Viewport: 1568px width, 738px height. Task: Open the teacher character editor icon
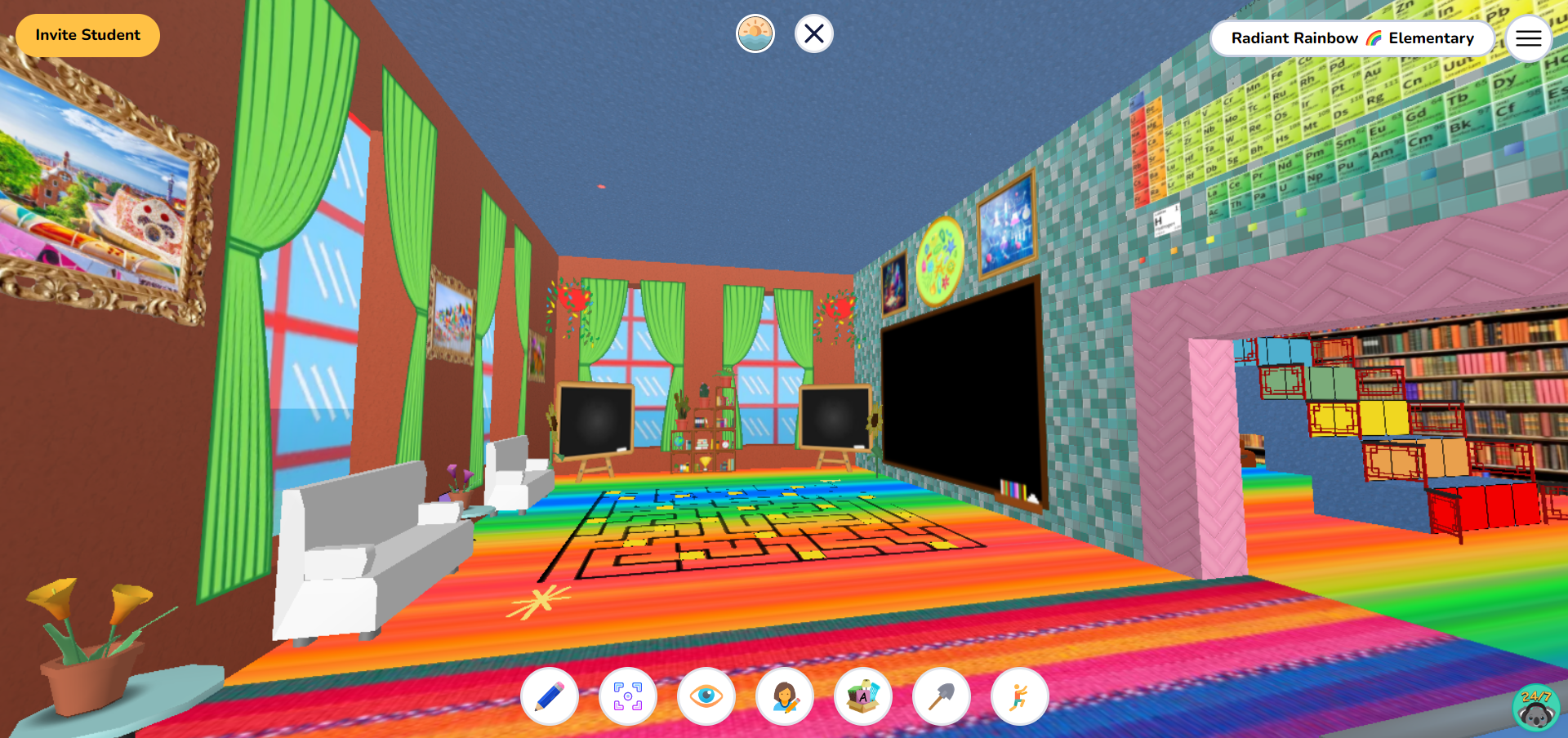tap(786, 696)
